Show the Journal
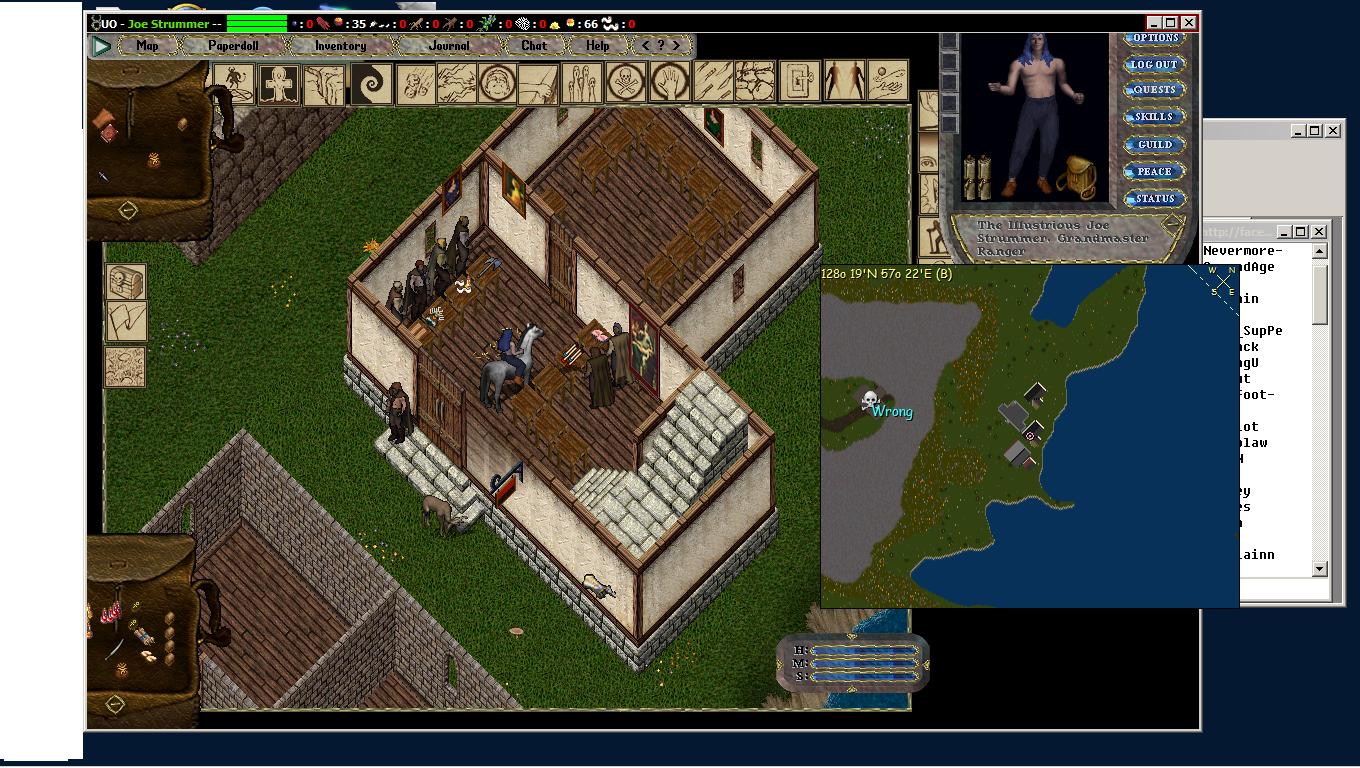The width and height of the screenshot is (1360, 768). 449,46
